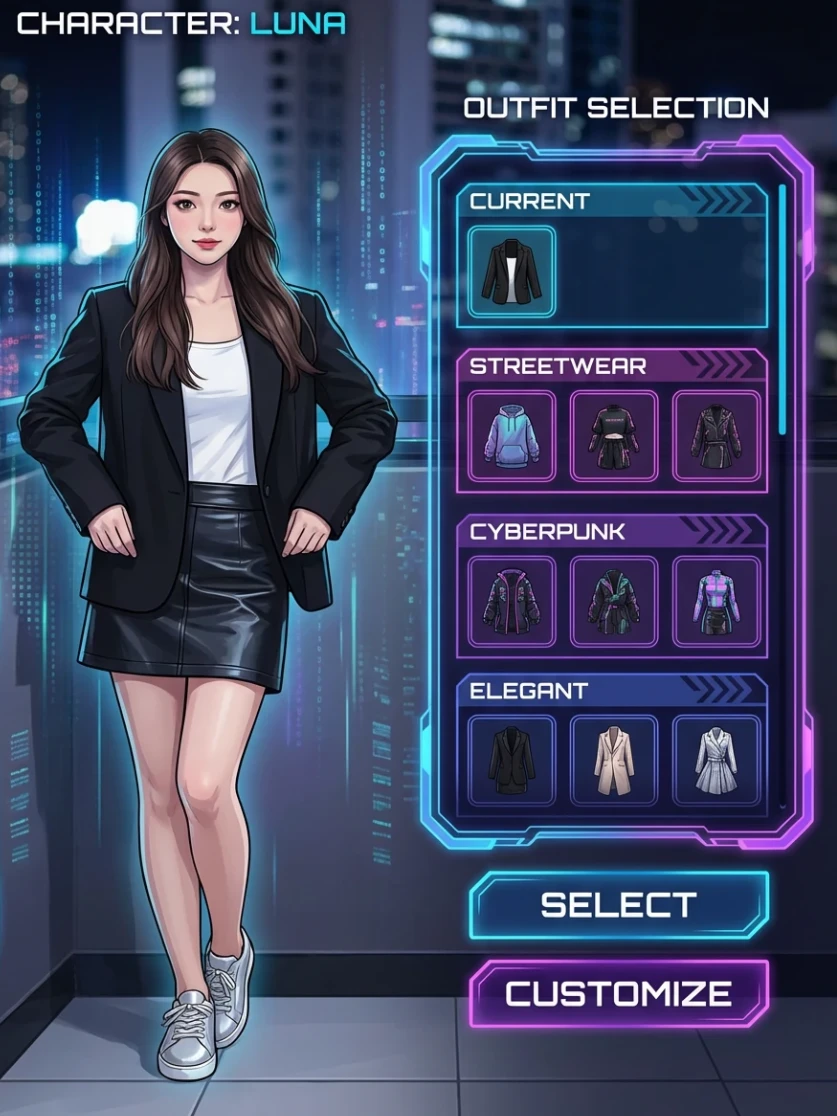Choose the current black blazer outfit
Viewport: 837px width, 1116px height.
click(511, 272)
